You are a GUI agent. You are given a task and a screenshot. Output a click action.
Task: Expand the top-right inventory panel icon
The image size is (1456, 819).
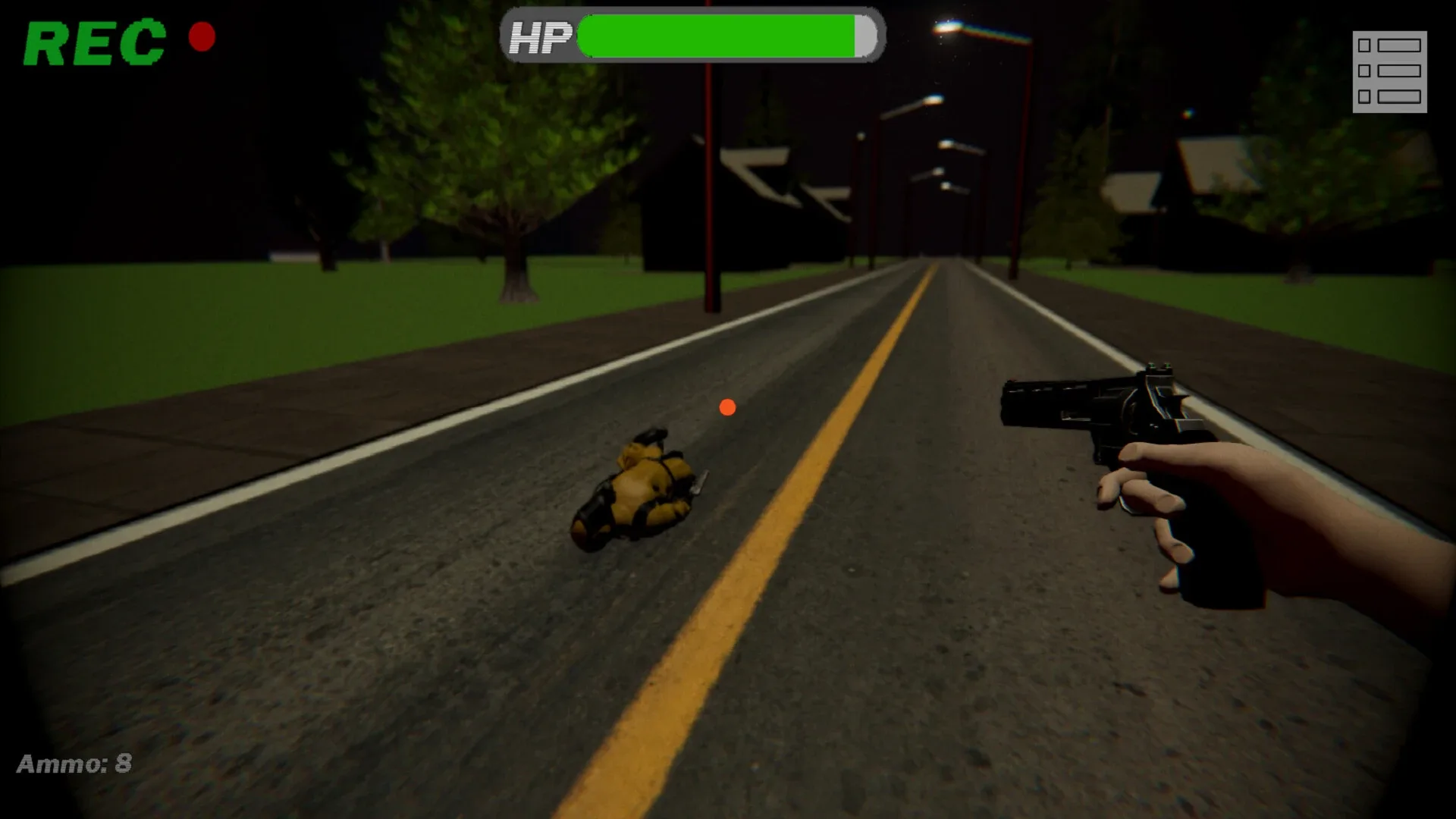(x=1390, y=71)
